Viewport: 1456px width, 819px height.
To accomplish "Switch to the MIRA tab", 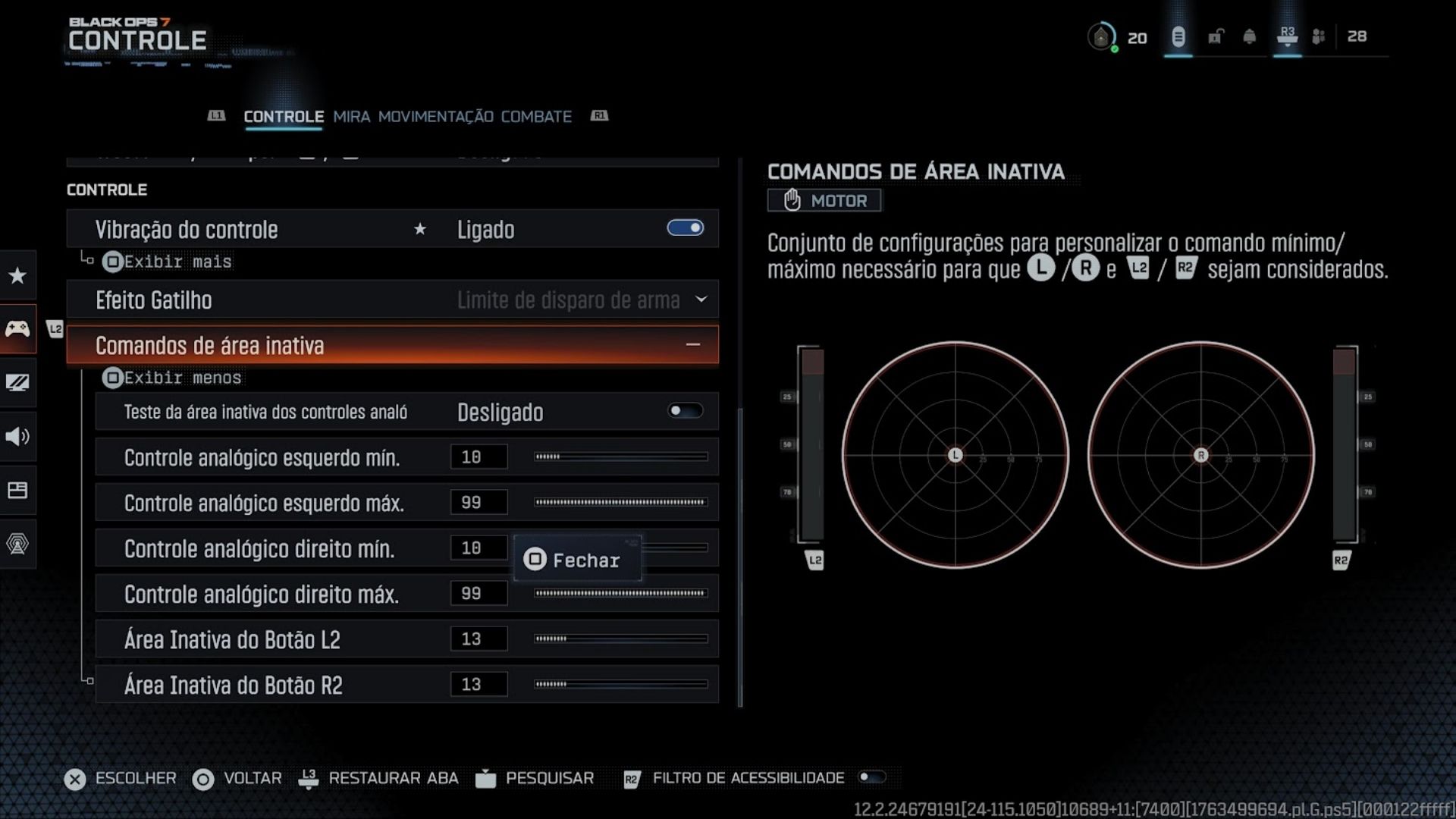I will 351,117.
